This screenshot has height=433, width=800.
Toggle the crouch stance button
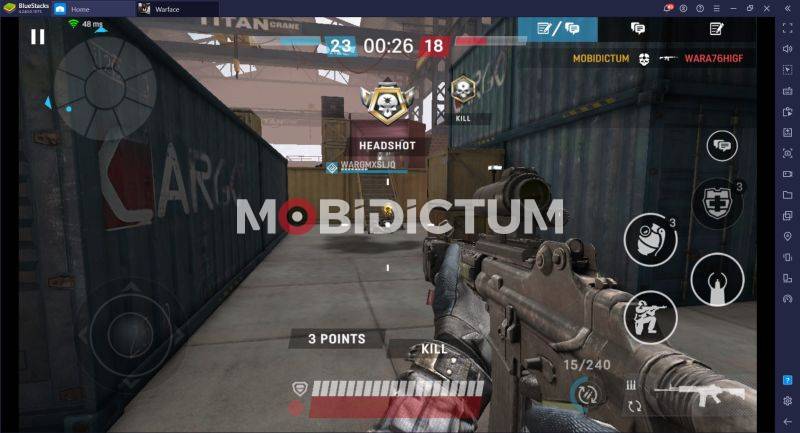(x=648, y=318)
